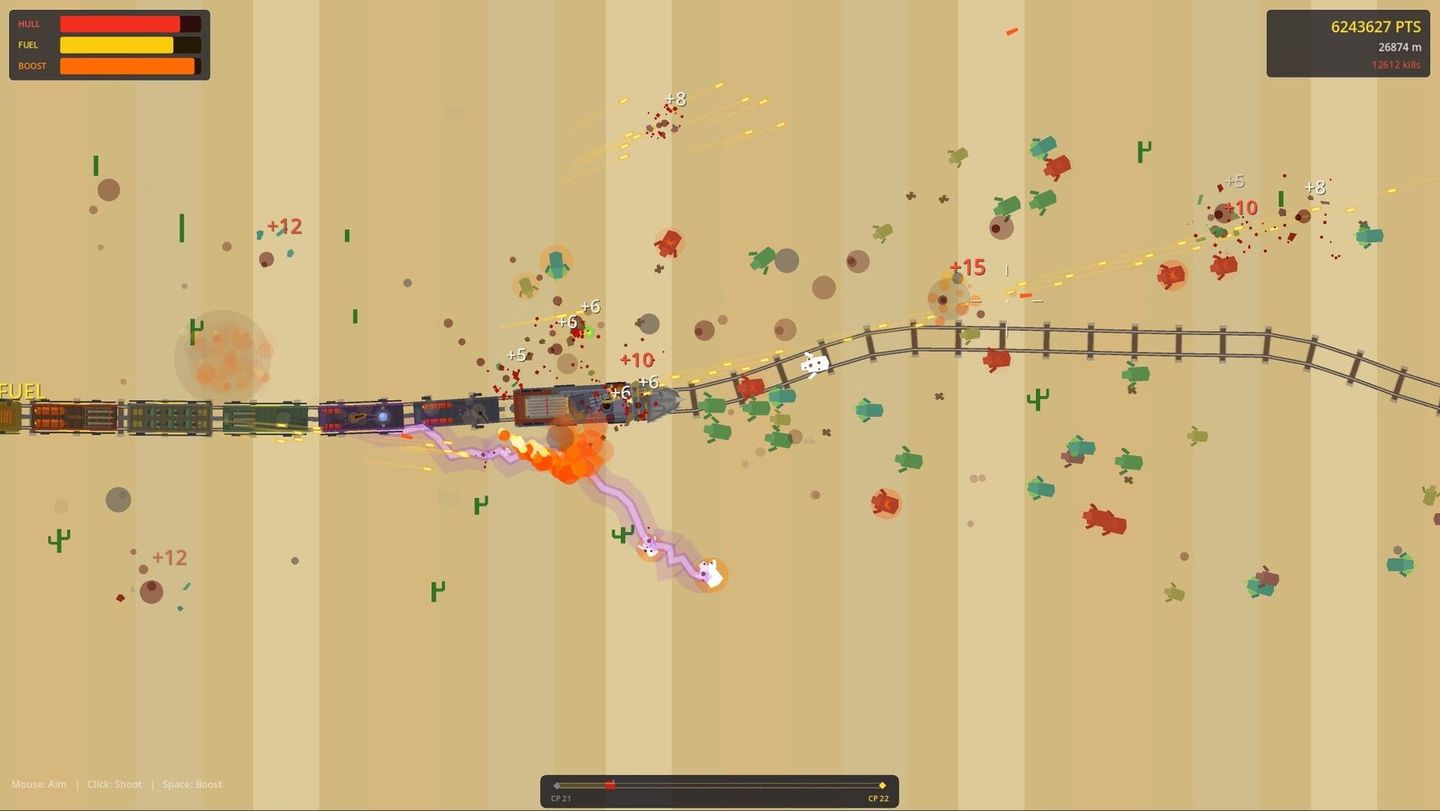Click the CP 21 label on the progress bar
1440x811 pixels.
560,798
